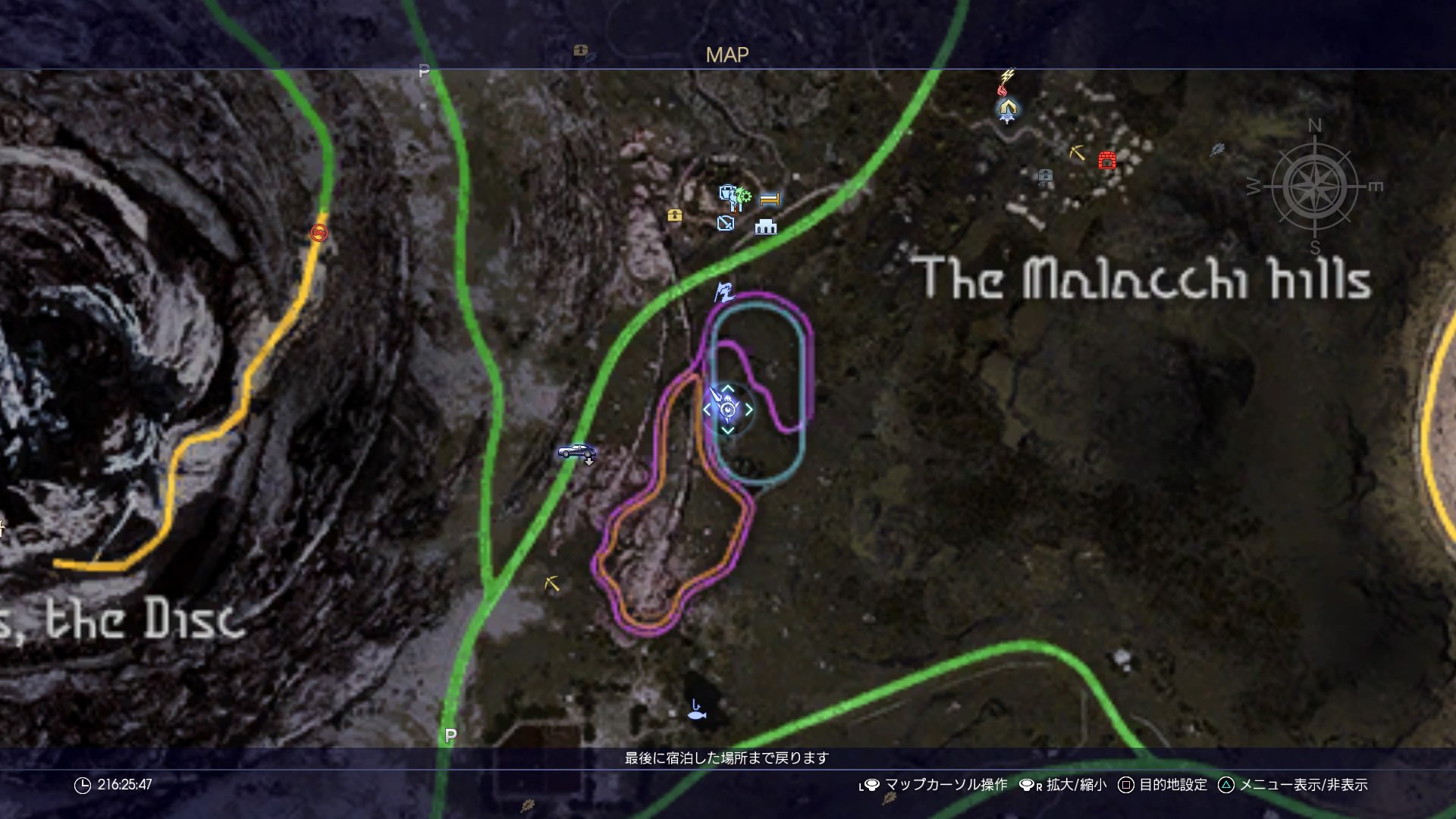Select the Regalia car marker
Image resolution: width=1456 pixels, height=819 pixels.
point(576,452)
